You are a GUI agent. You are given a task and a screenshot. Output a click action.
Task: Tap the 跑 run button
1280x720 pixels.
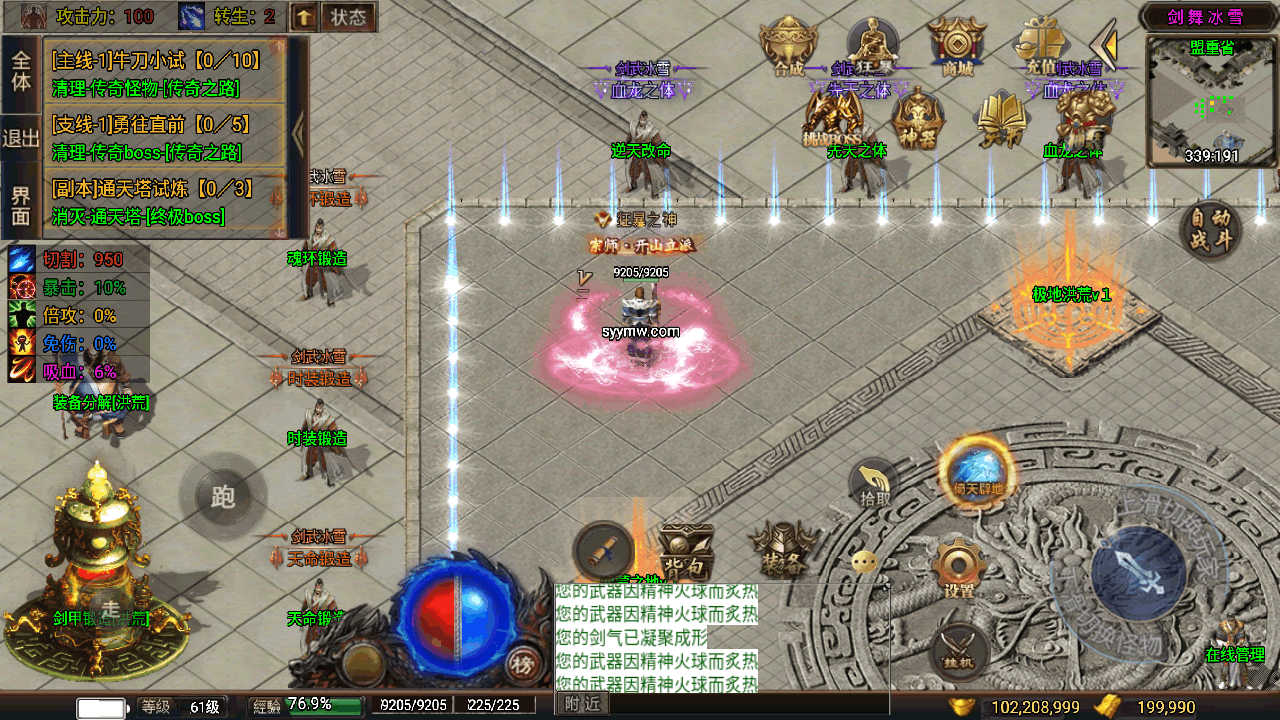pos(223,497)
